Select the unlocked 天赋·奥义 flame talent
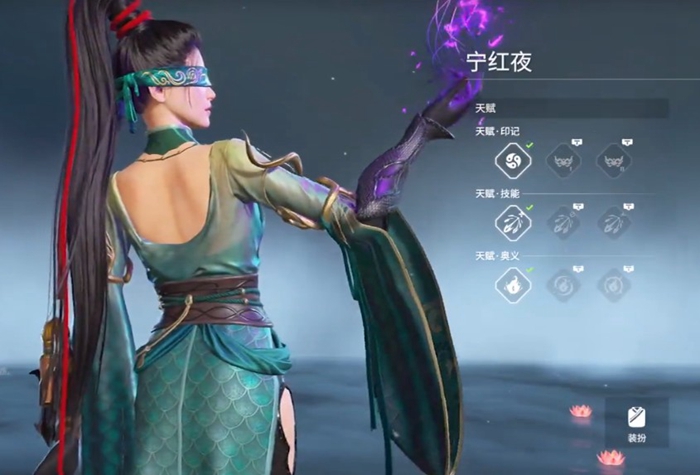Screen dimensions: 700x475 tap(513, 285)
